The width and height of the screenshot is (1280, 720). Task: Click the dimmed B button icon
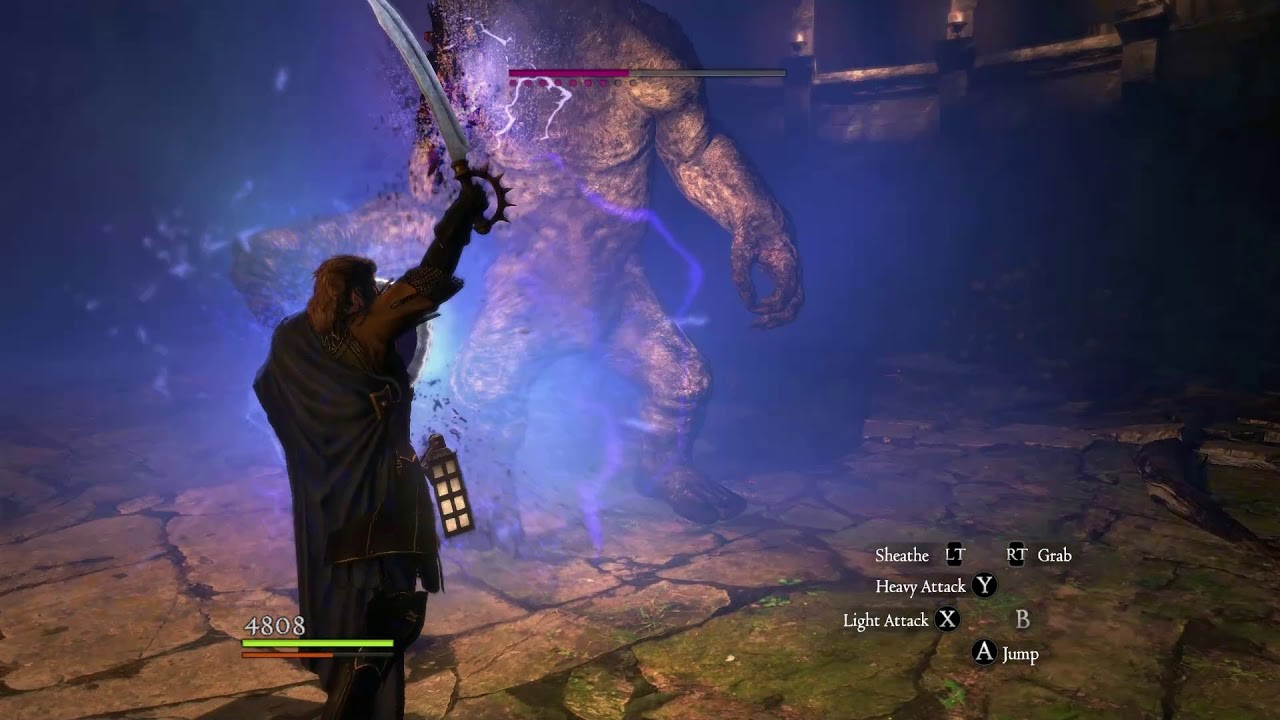click(x=1023, y=619)
